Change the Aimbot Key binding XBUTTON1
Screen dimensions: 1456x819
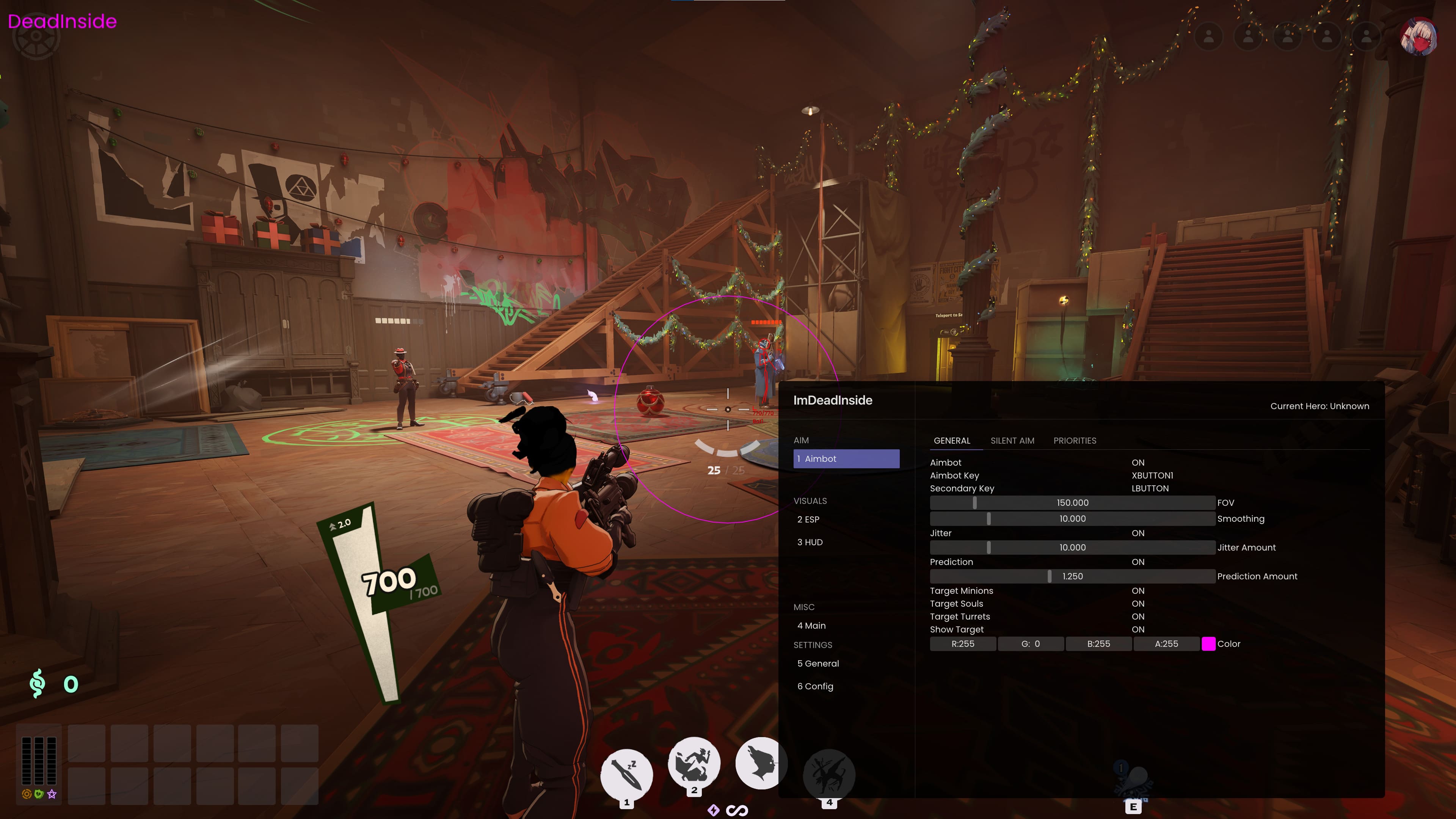pos(1152,476)
